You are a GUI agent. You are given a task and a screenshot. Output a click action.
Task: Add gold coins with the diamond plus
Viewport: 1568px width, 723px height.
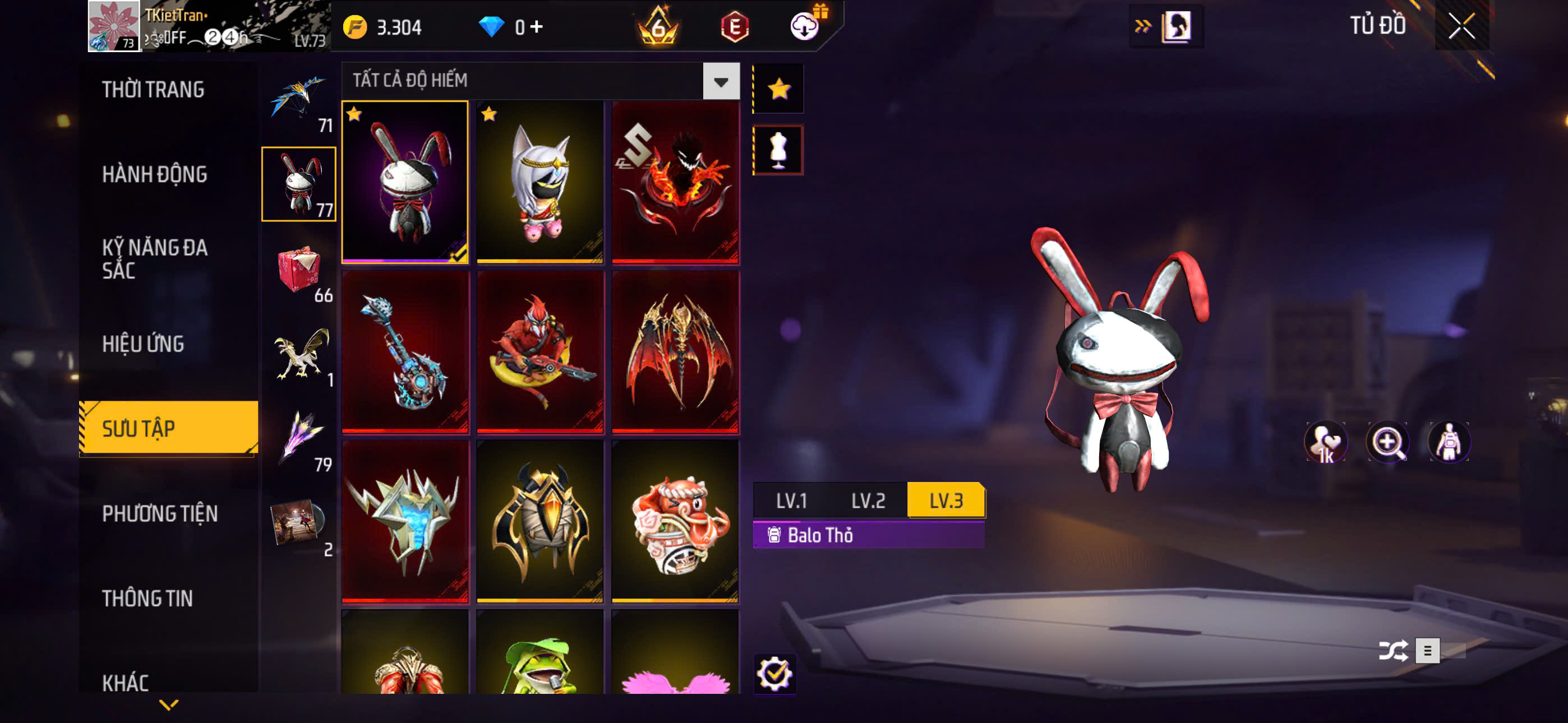point(536,26)
